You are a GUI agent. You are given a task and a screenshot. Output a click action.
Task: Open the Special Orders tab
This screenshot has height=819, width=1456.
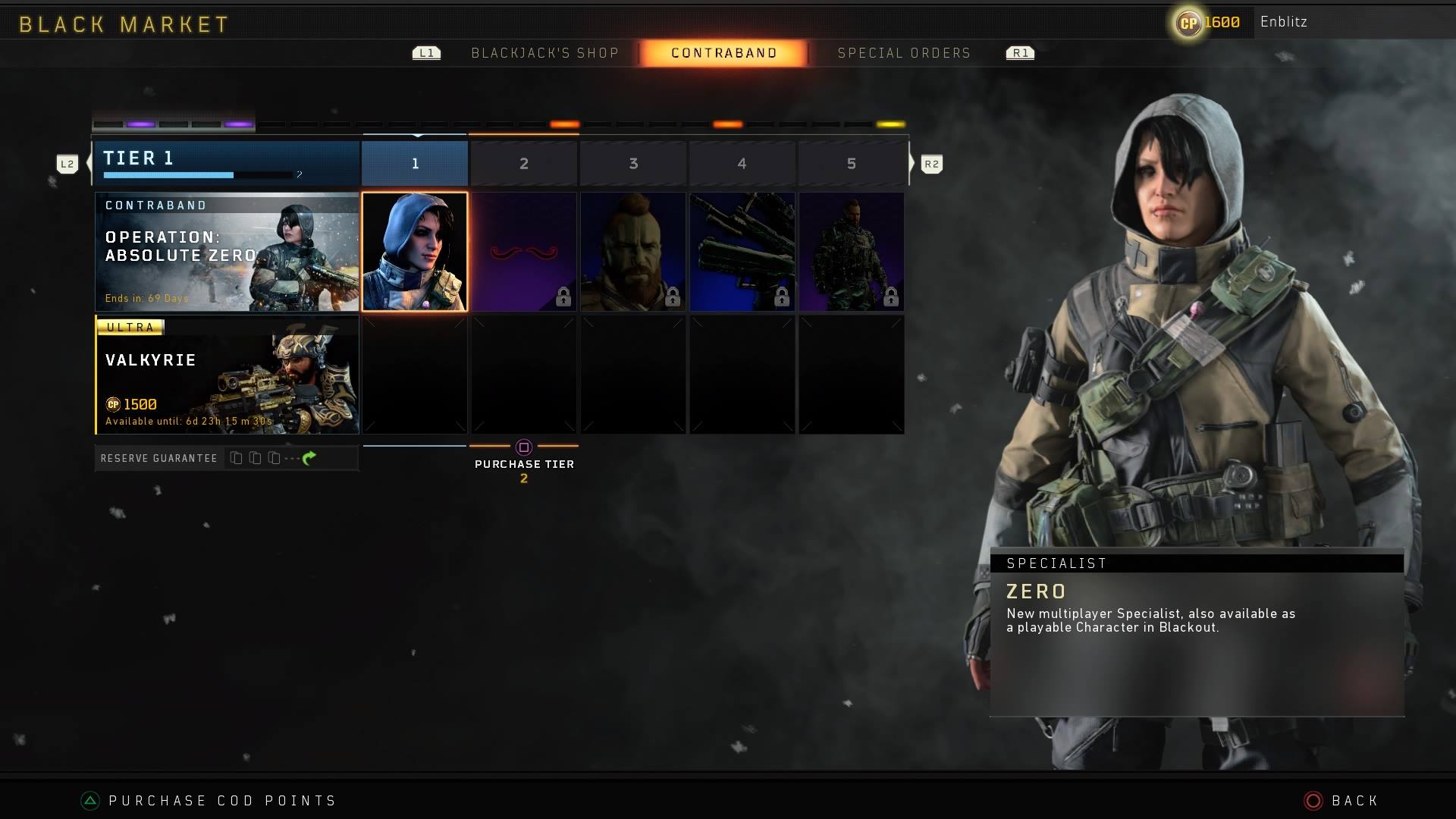pos(904,52)
